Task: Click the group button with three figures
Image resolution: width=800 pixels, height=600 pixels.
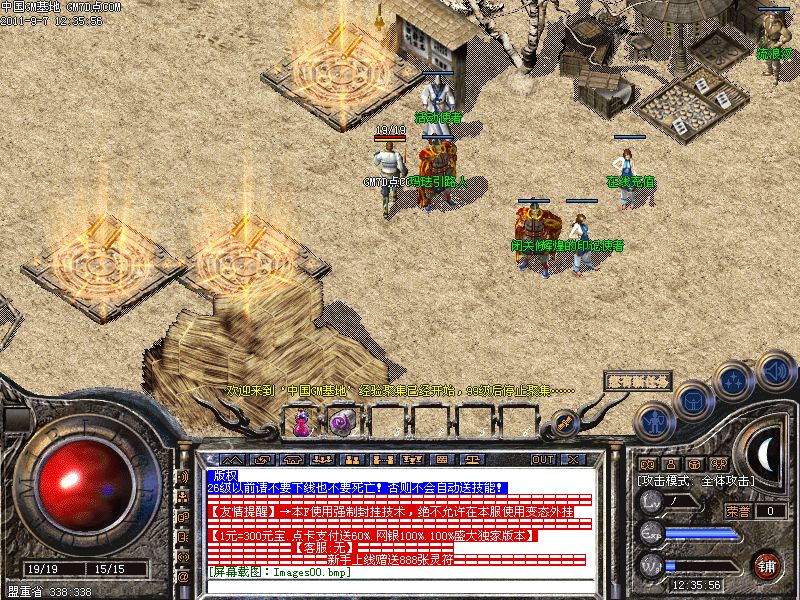Action: tap(322, 459)
